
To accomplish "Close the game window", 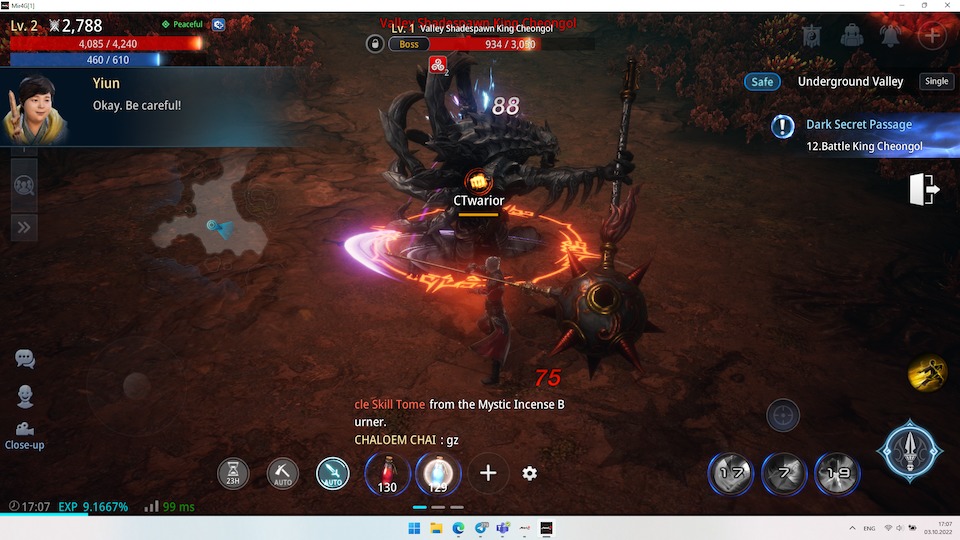I will tap(949, 5).
